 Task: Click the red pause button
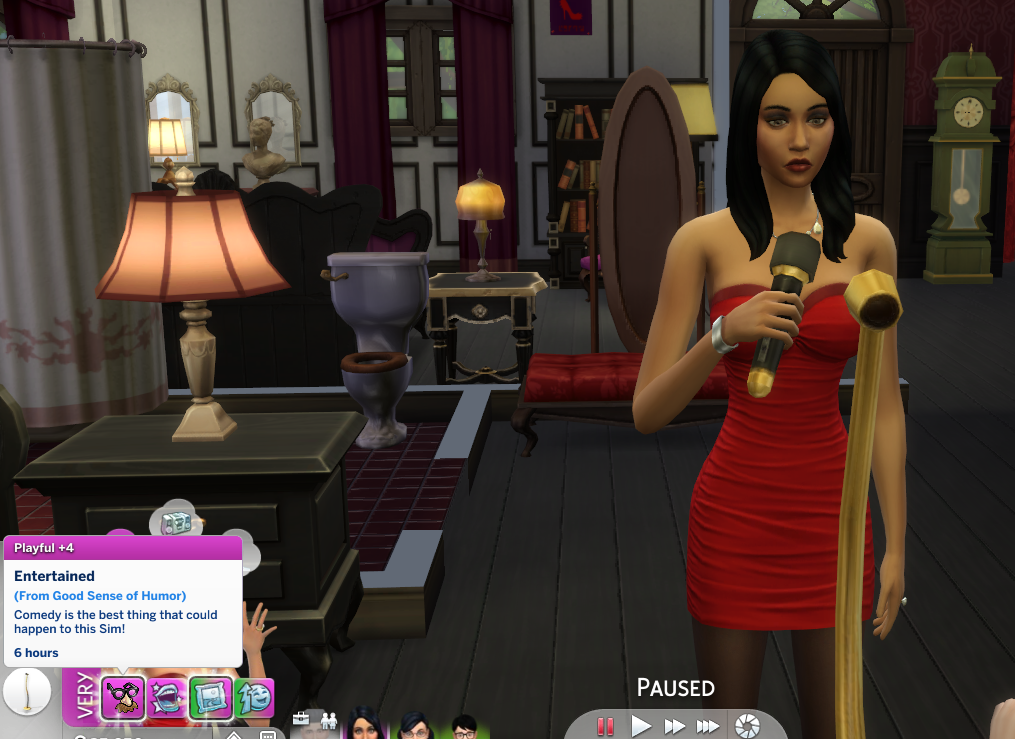tap(604, 726)
